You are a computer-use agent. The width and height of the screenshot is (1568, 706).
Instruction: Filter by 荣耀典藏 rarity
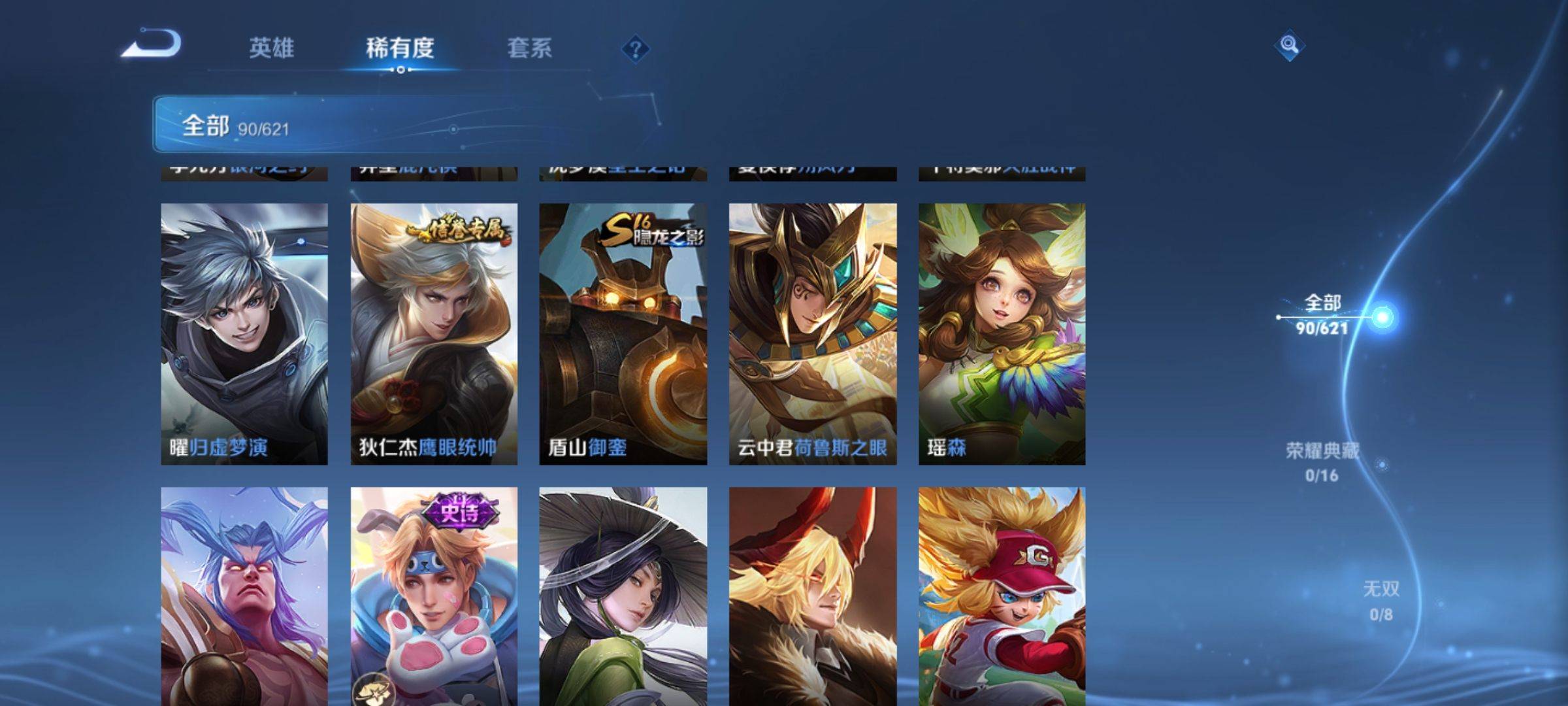tap(1322, 462)
